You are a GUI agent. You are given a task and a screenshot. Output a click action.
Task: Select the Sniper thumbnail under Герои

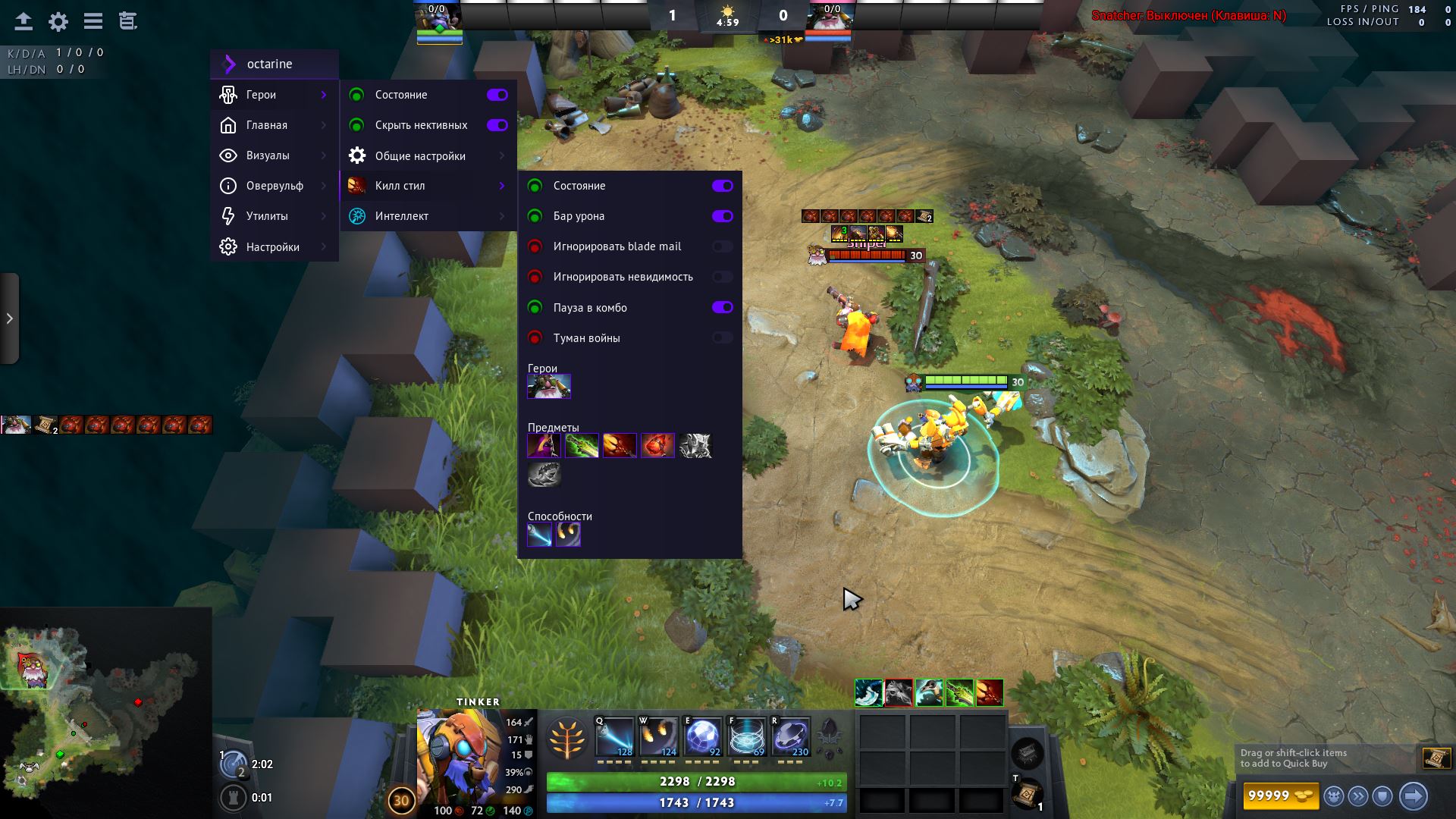coord(548,386)
